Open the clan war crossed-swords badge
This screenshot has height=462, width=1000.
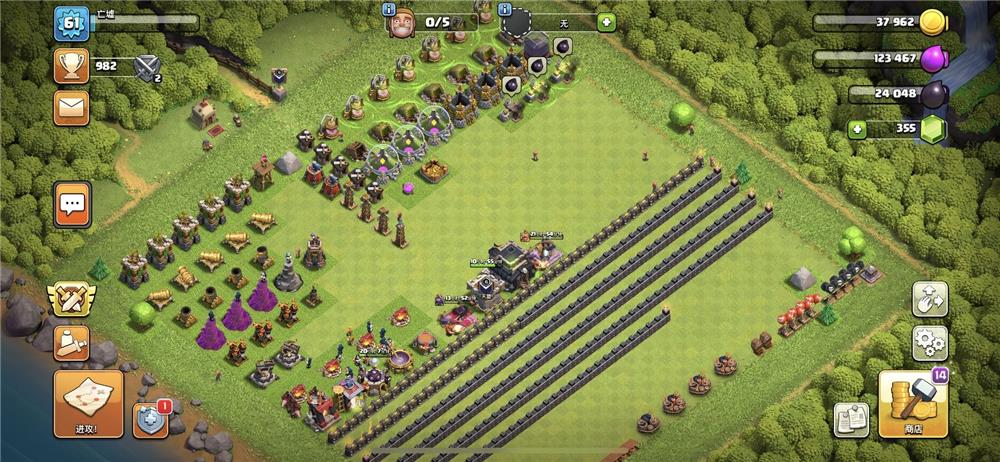[71, 297]
